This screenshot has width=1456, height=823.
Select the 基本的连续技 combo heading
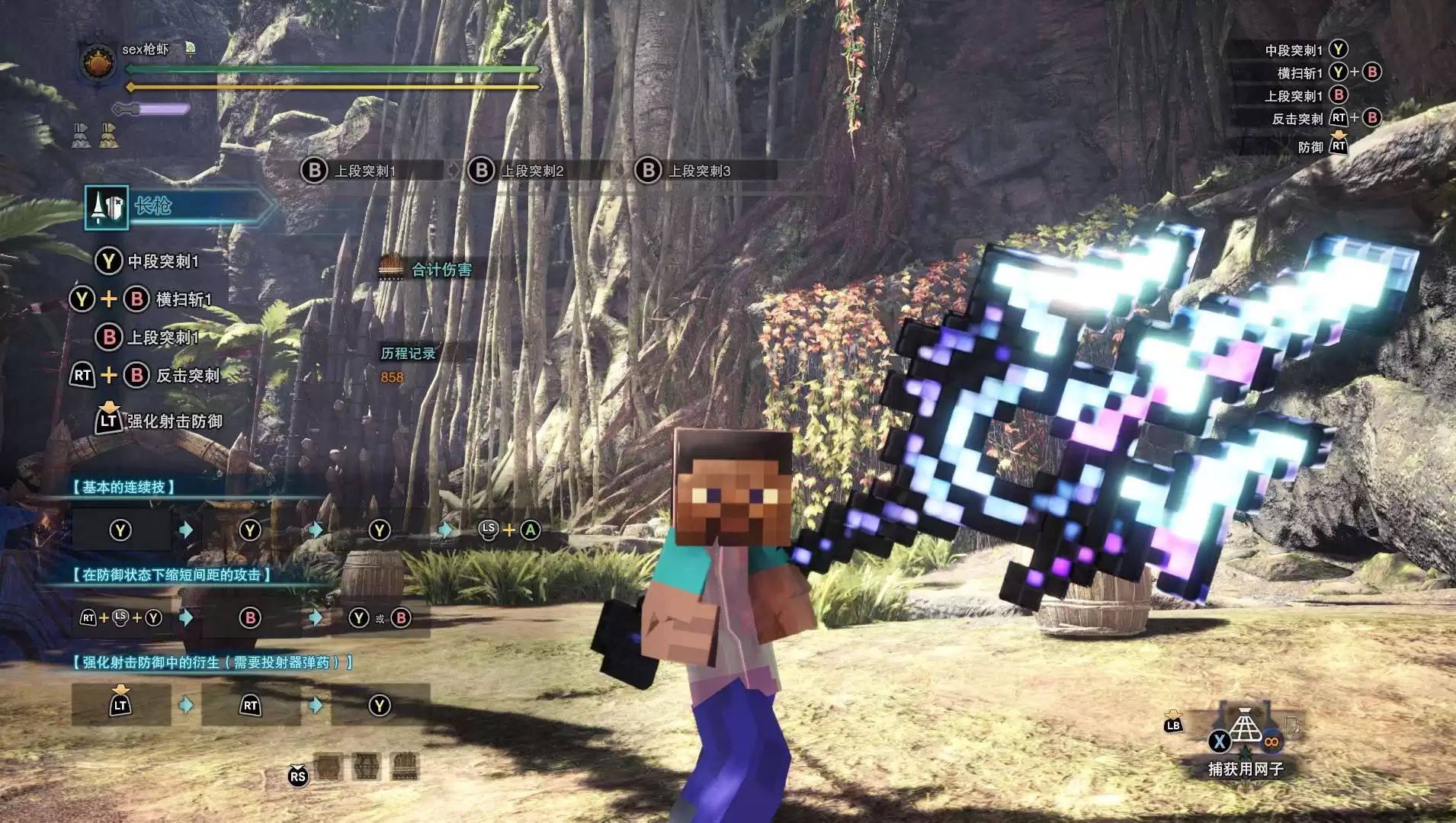click(x=124, y=488)
